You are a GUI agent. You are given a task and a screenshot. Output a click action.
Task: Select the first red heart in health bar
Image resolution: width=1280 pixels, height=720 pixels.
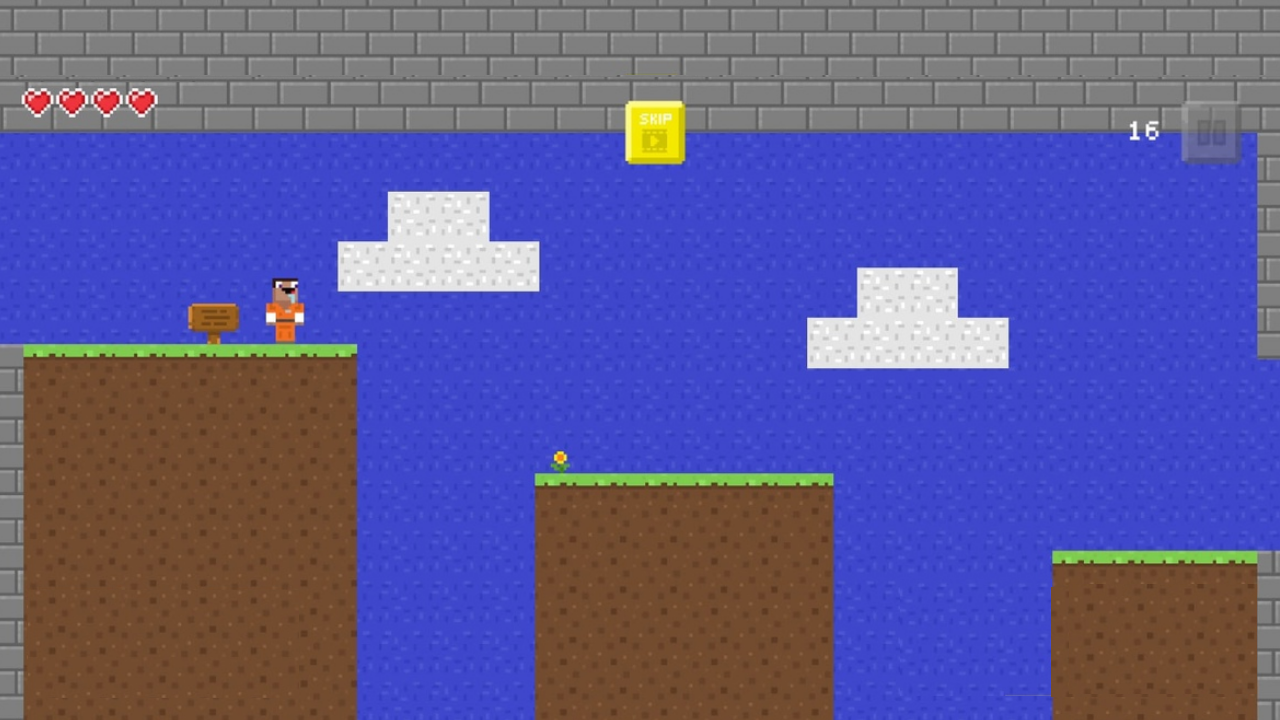point(36,102)
